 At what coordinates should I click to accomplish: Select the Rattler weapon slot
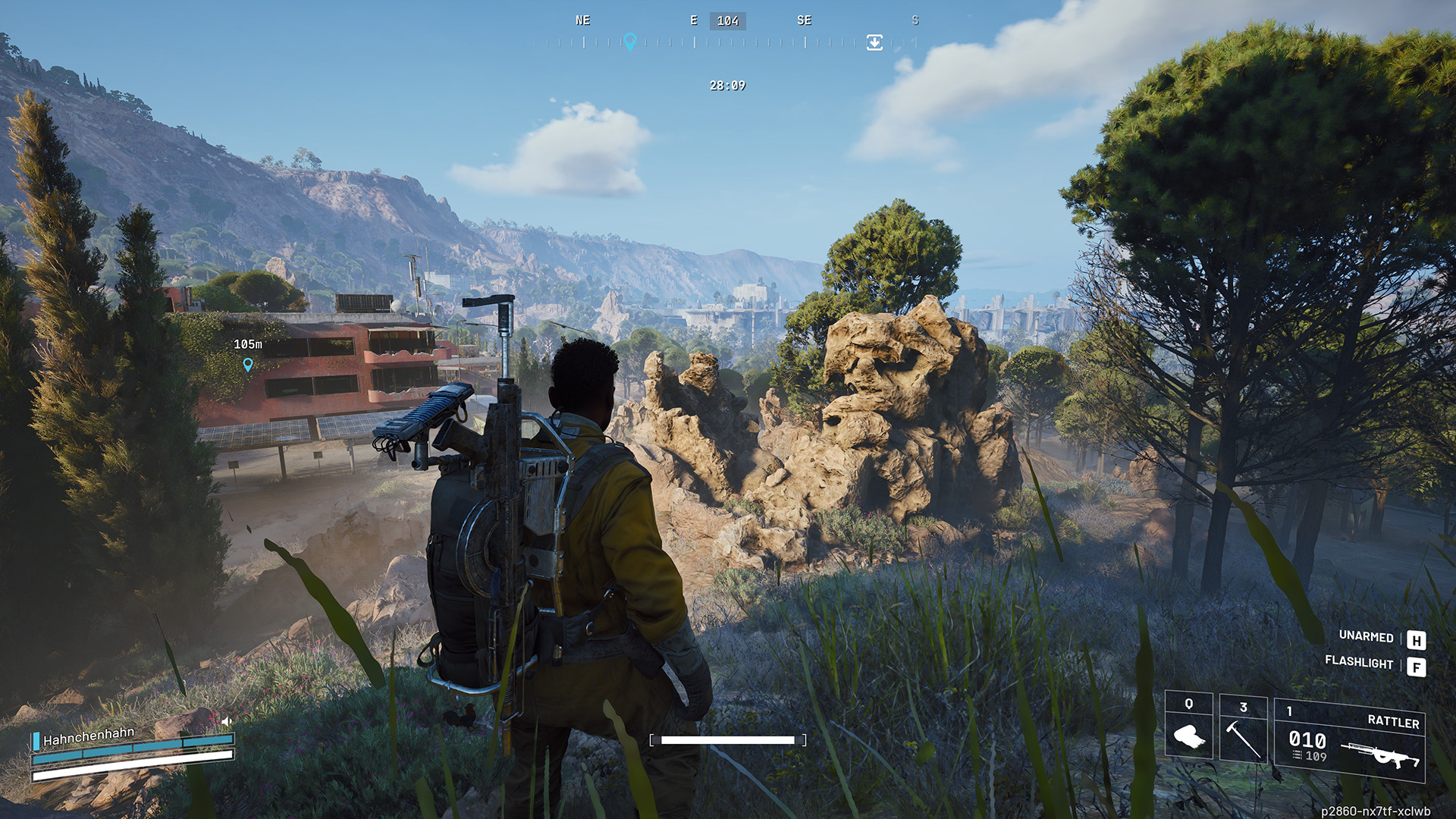tap(1349, 741)
